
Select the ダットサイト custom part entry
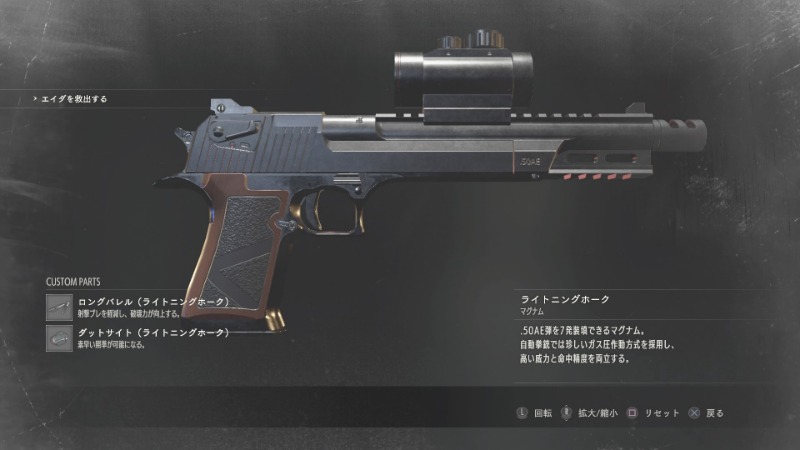pos(150,337)
